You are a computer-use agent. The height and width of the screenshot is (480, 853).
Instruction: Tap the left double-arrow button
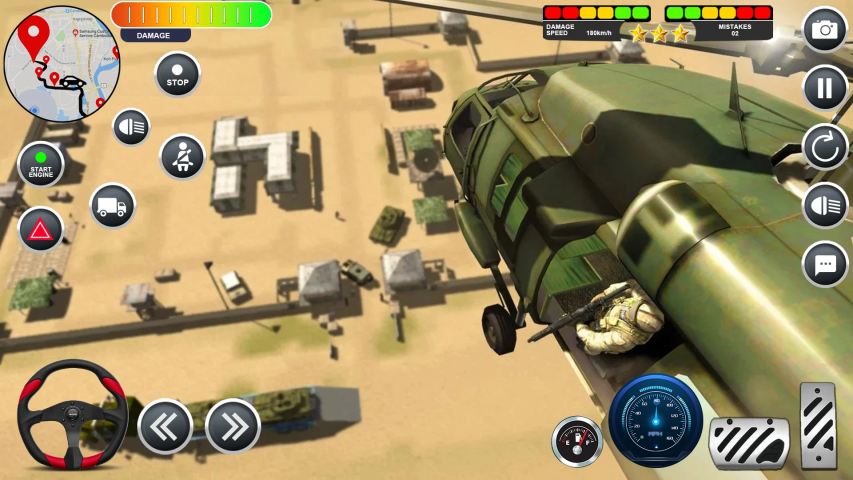point(165,426)
